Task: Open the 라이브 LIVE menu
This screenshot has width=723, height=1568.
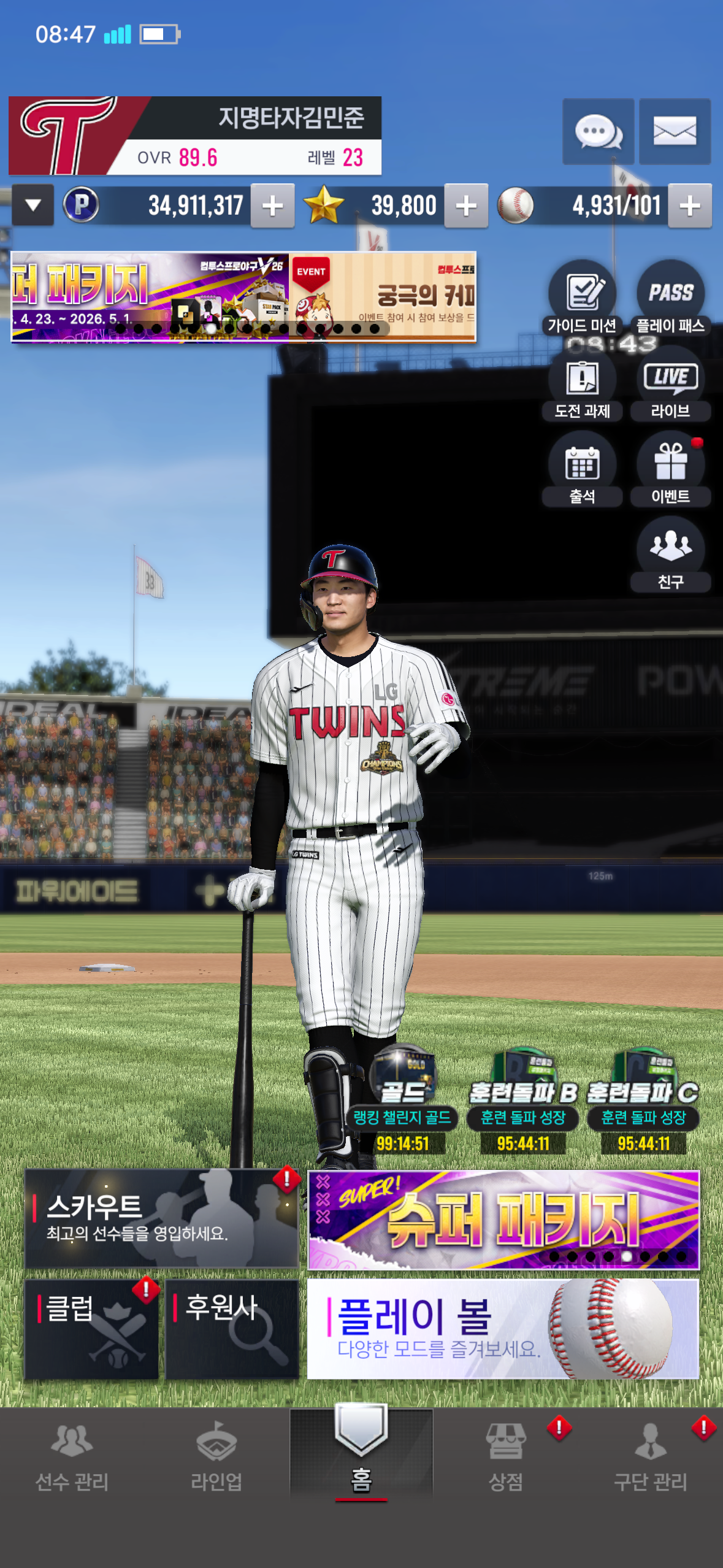Action: pyautogui.click(x=670, y=384)
